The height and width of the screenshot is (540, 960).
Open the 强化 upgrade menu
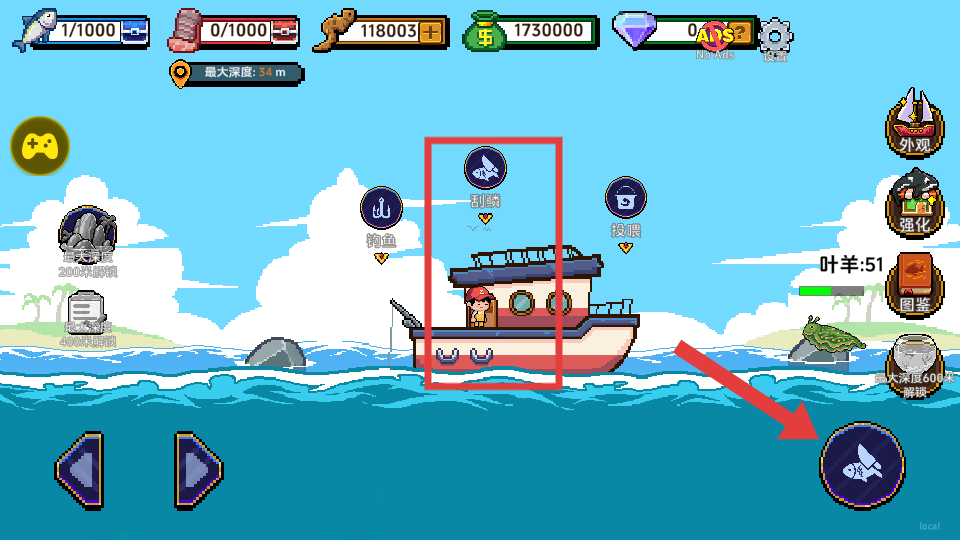click(914, 204)
